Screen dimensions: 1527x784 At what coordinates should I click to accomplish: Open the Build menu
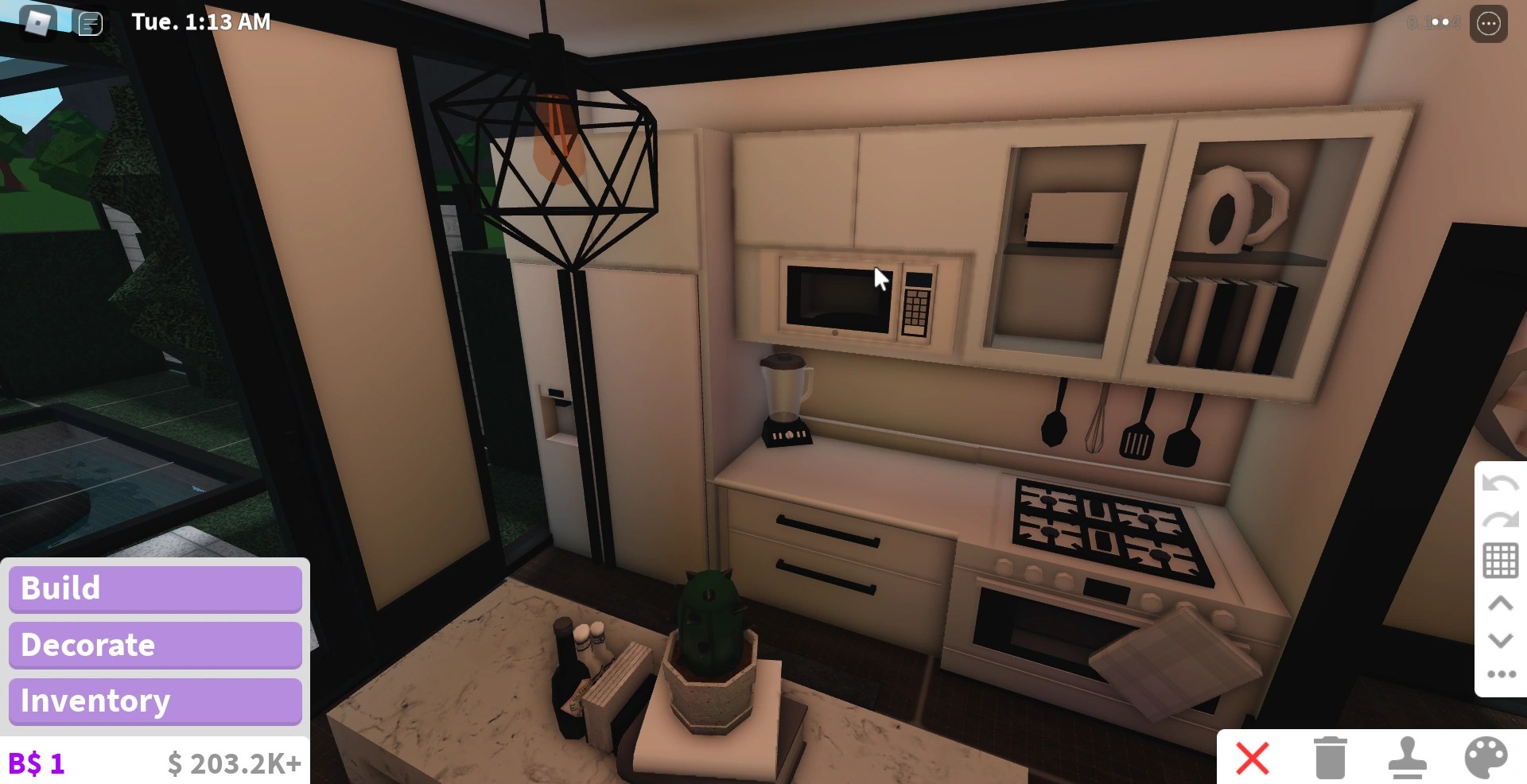pyautogui.click(x=155, y=588)
